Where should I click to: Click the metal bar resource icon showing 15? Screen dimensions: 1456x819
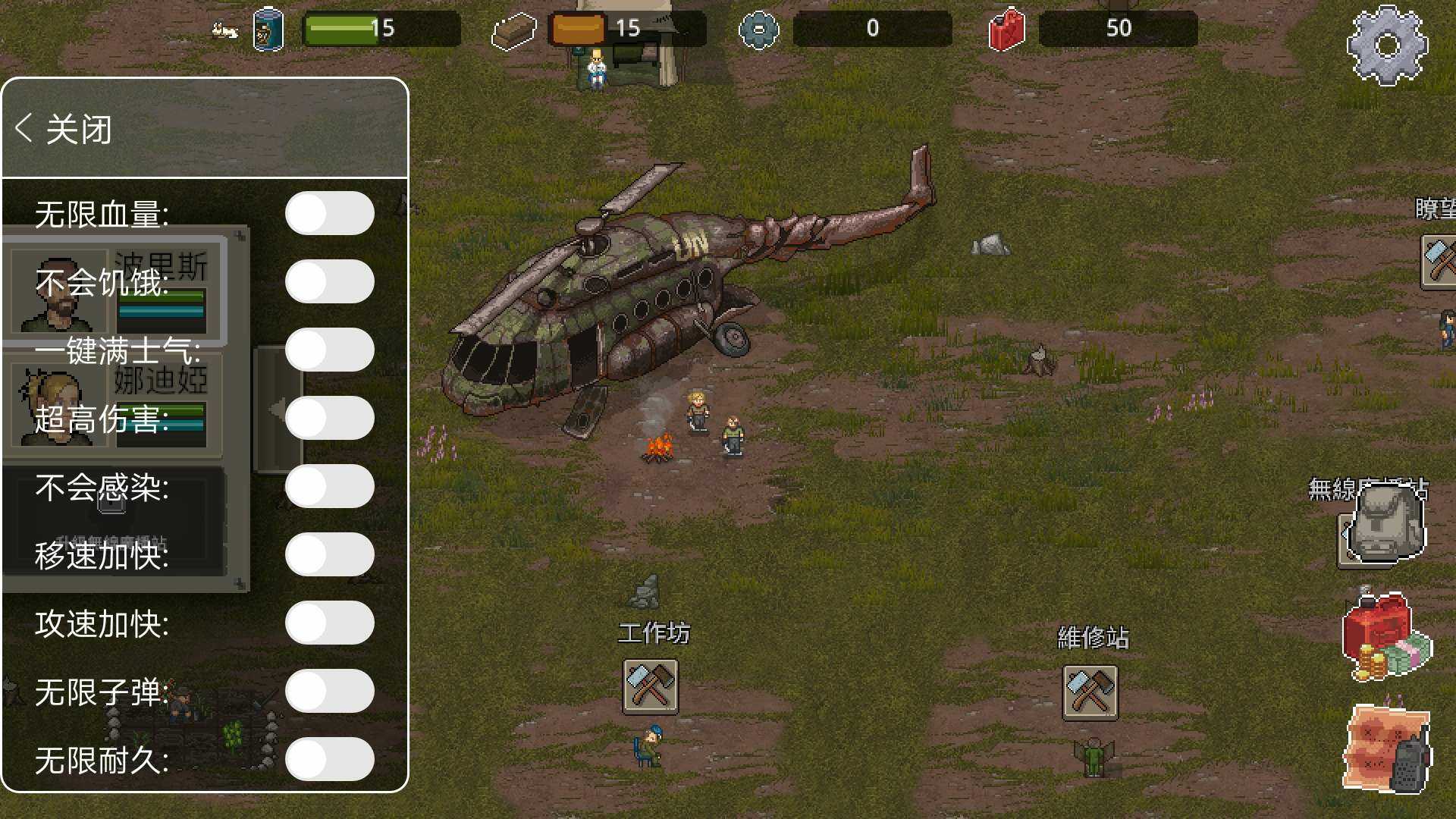coord(578,29)
